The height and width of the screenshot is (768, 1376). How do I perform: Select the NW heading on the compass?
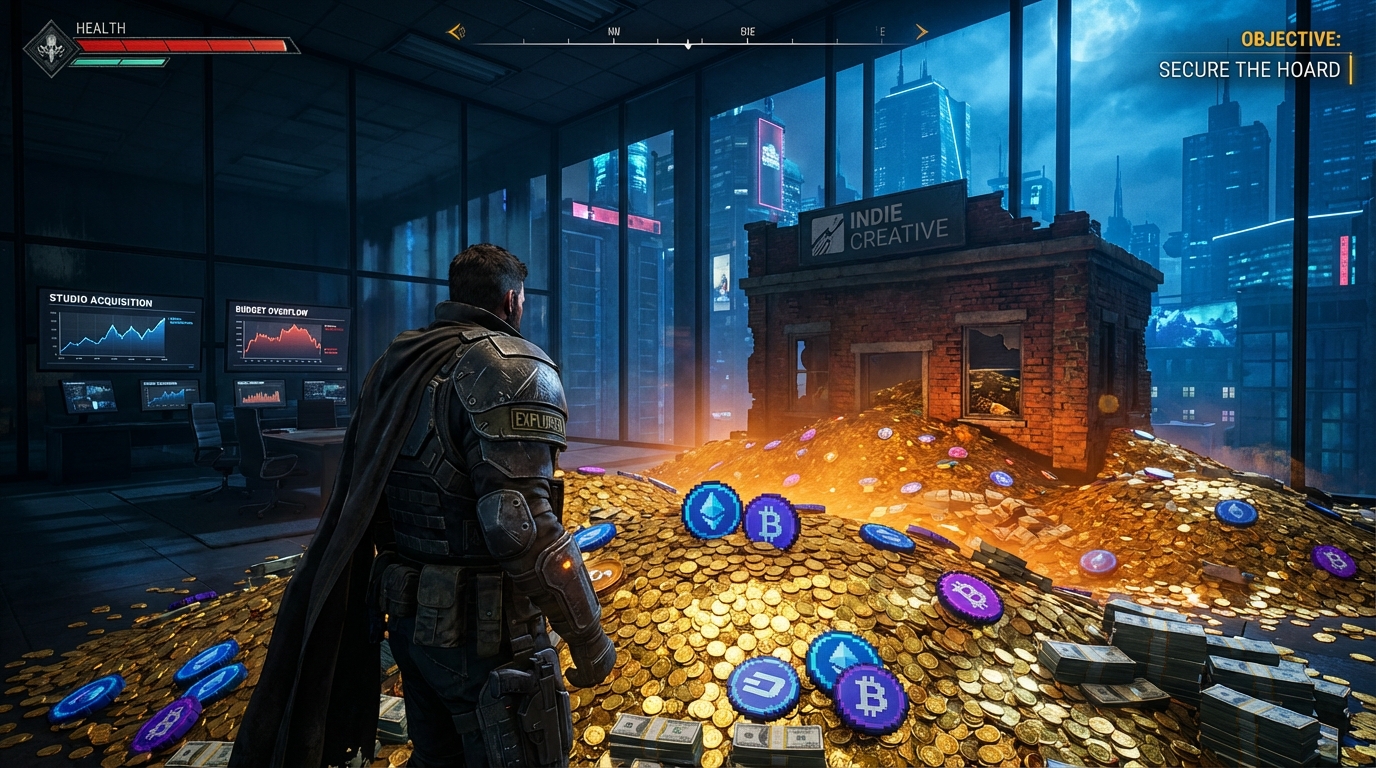click(614, 32)
